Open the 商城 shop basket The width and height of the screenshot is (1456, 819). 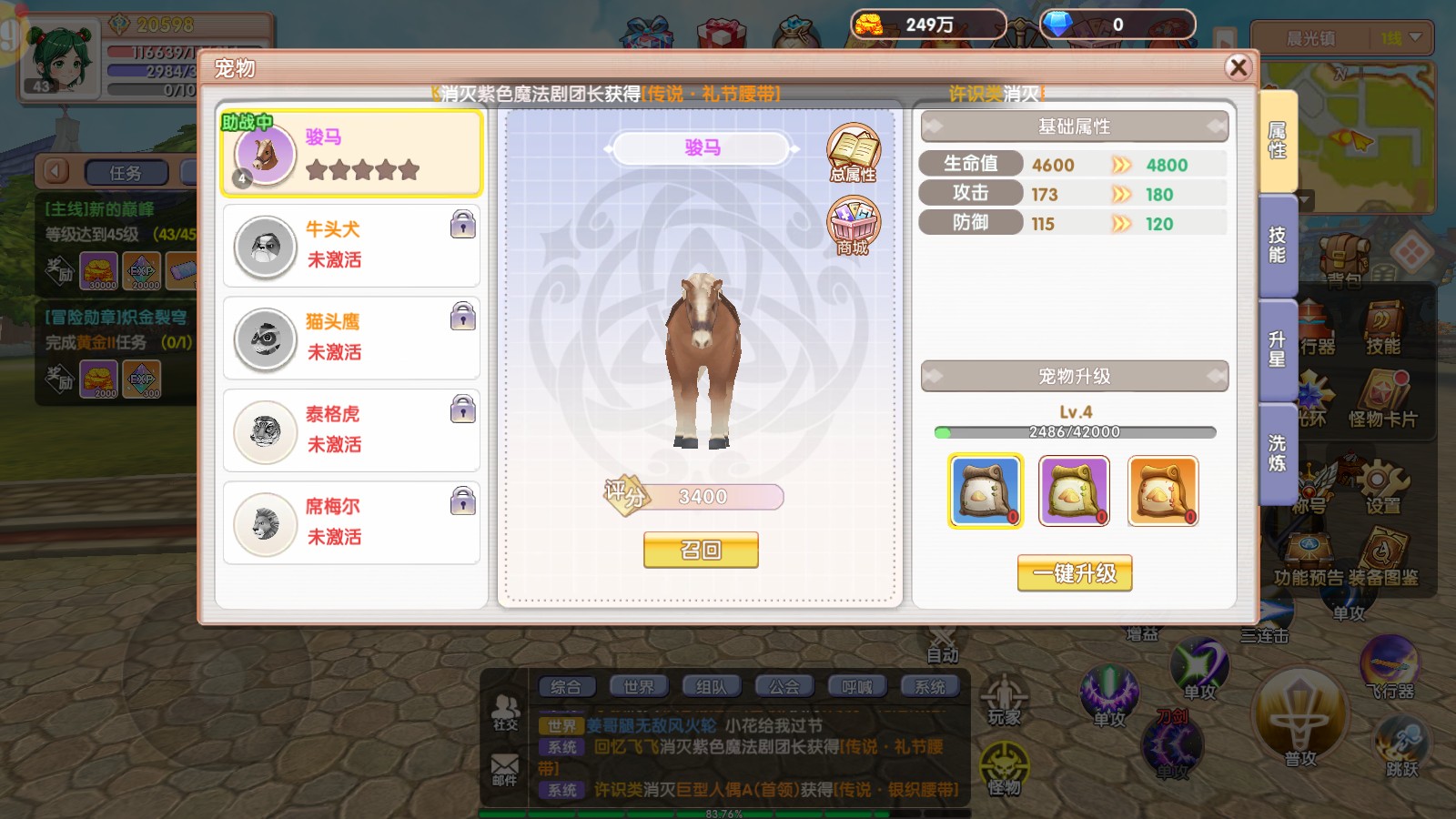[x=853, y=226]
